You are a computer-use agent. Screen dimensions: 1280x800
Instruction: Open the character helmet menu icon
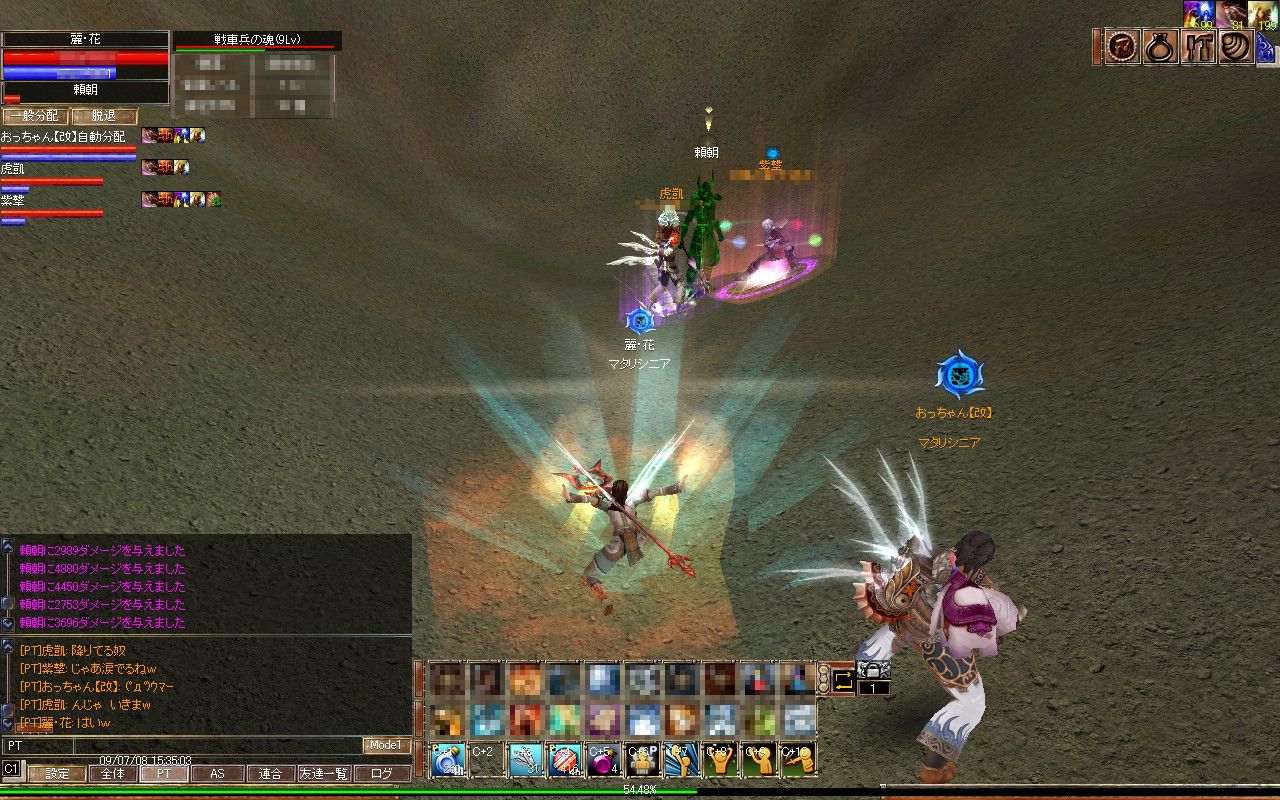pos(1123,47)
